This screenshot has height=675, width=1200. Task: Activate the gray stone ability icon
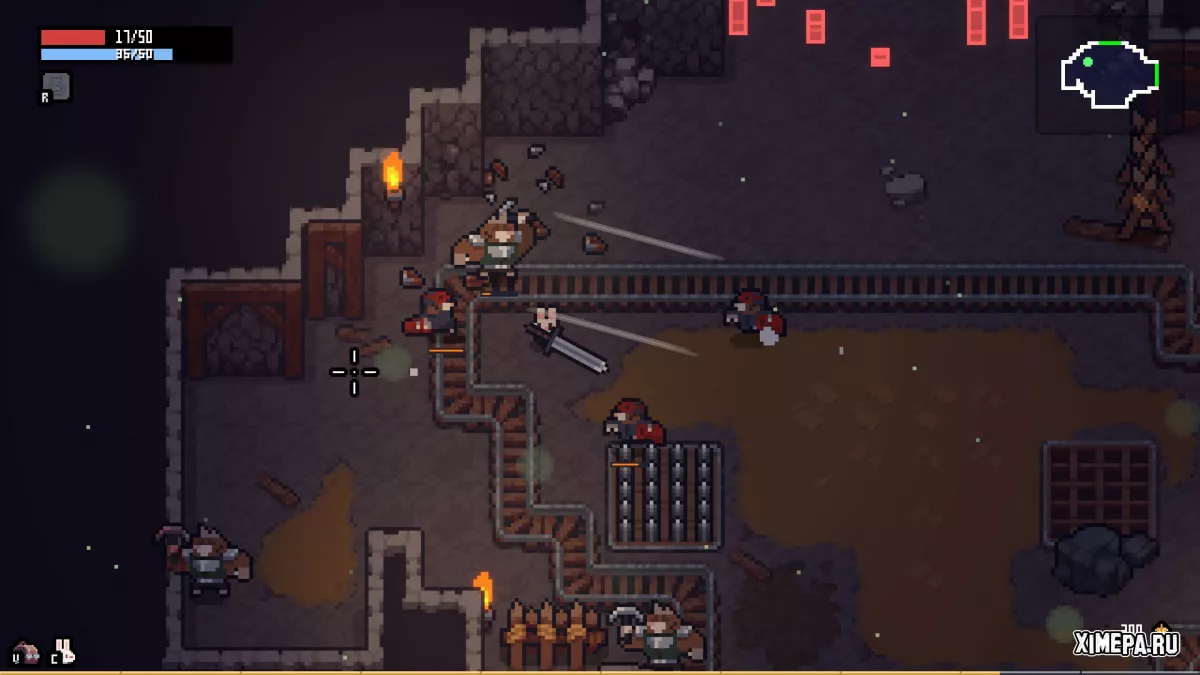pyautogui.click(x=57, y=86)
